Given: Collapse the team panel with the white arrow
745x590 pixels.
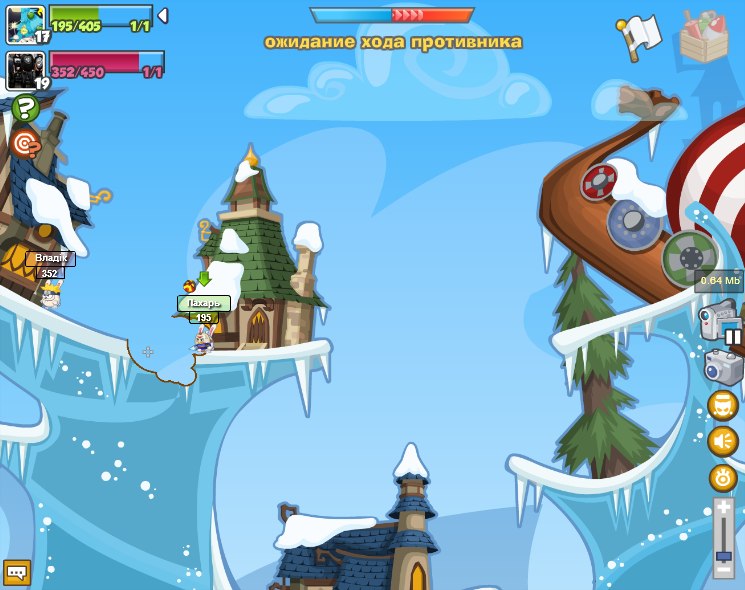Looking at the screenshot, I should 163,16.
